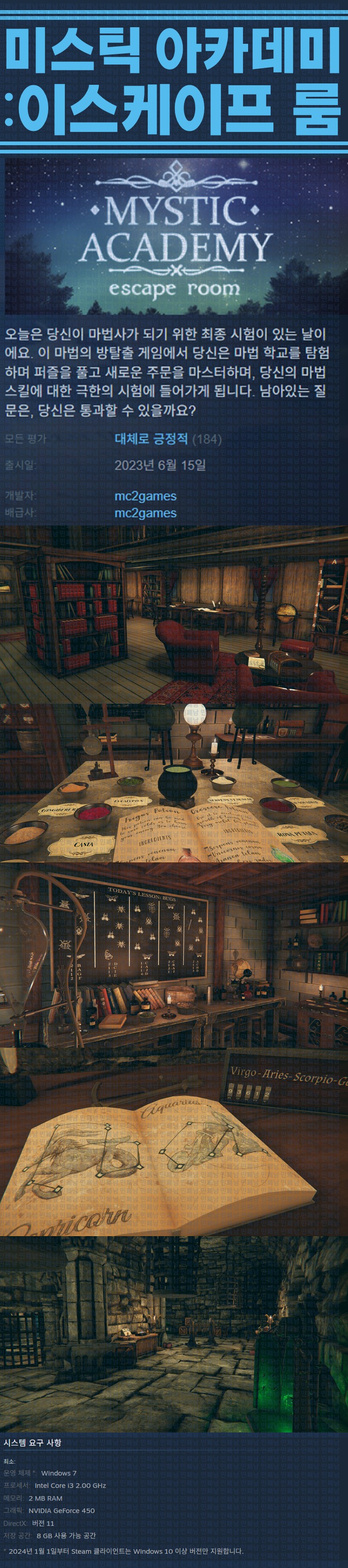
Task: Open the mc2games developer link beside 개발자
Action: pyautogui.click(x=145, y=496)
